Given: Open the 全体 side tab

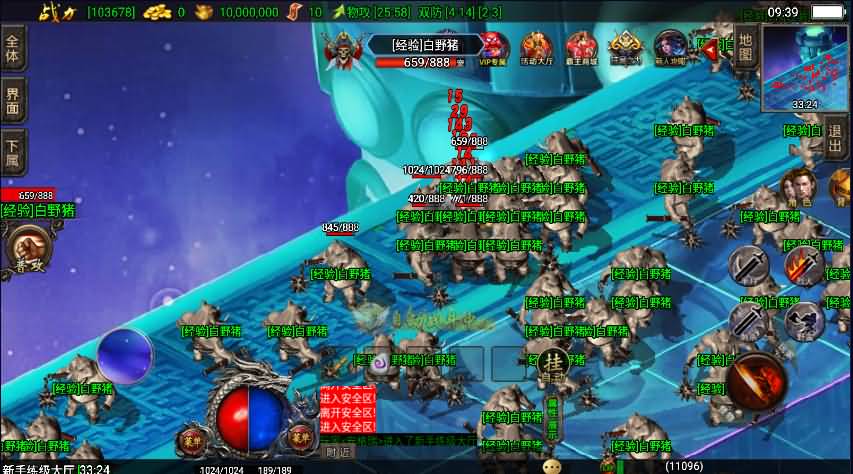Looking at the screenshot, I should pos(13,48).
